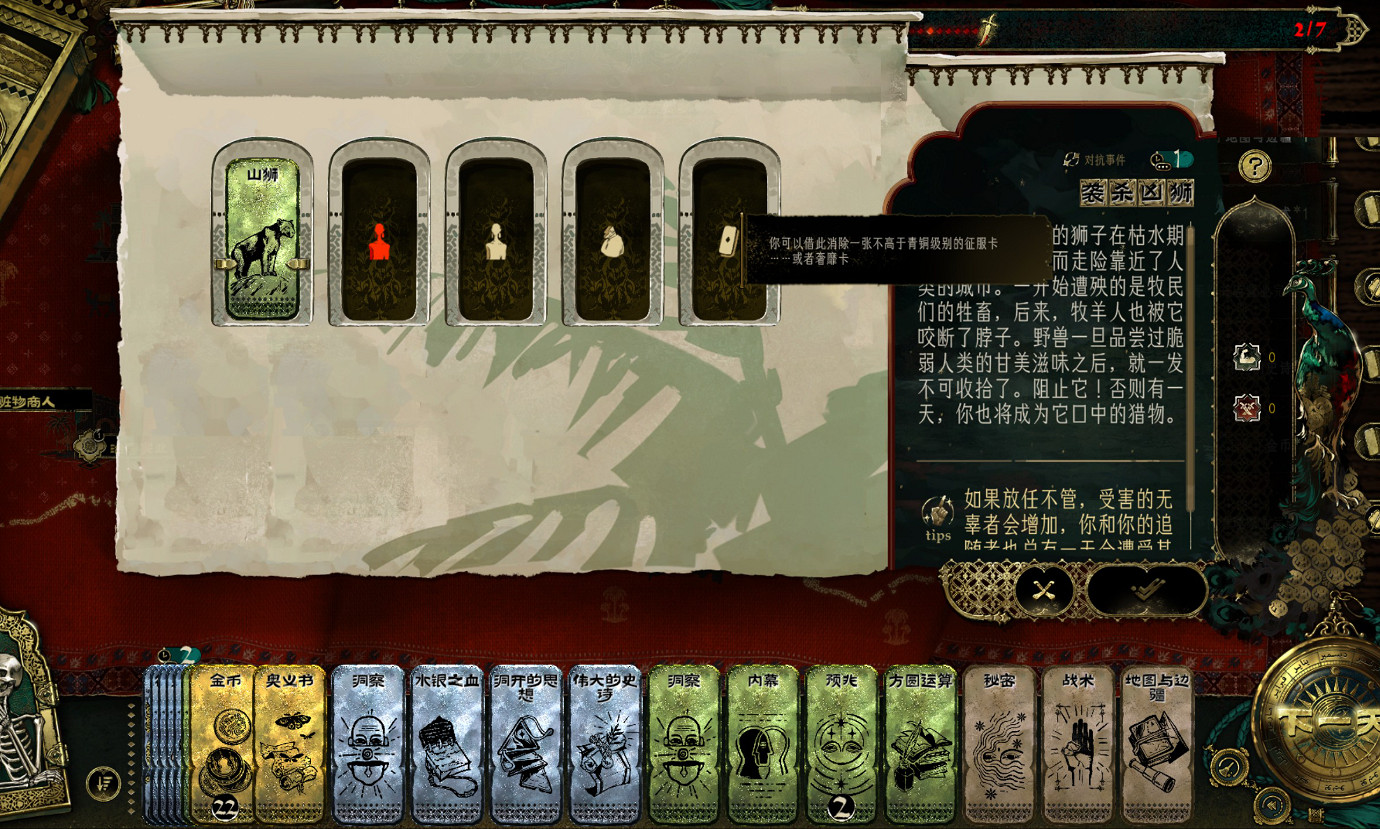This screenshot has height=829, width=1380.
Task: Click the question mark help icon above the peacock
Action: pyautogui.click(x=1257, y=164)
